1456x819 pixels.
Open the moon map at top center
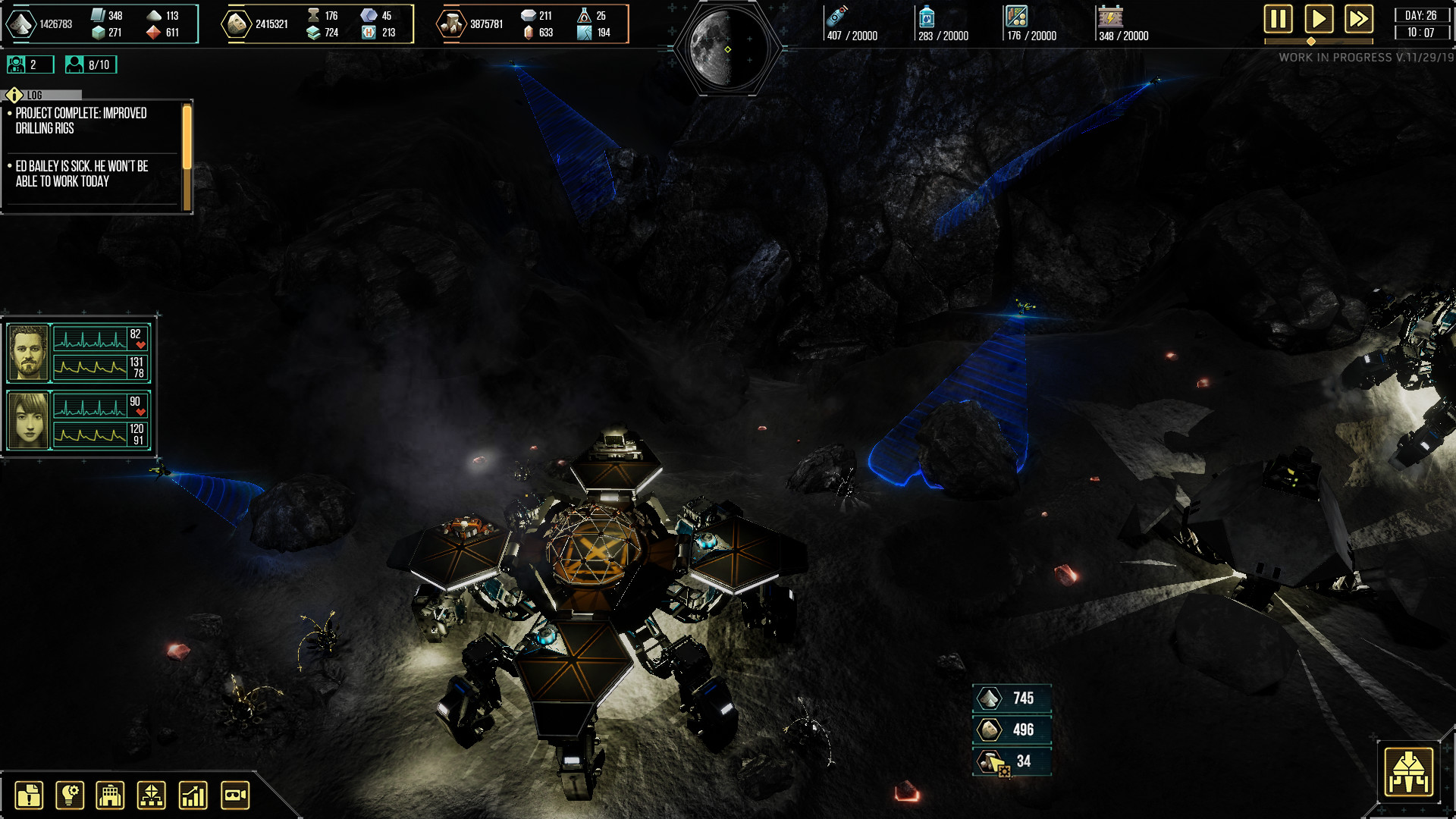click(723, 36)
